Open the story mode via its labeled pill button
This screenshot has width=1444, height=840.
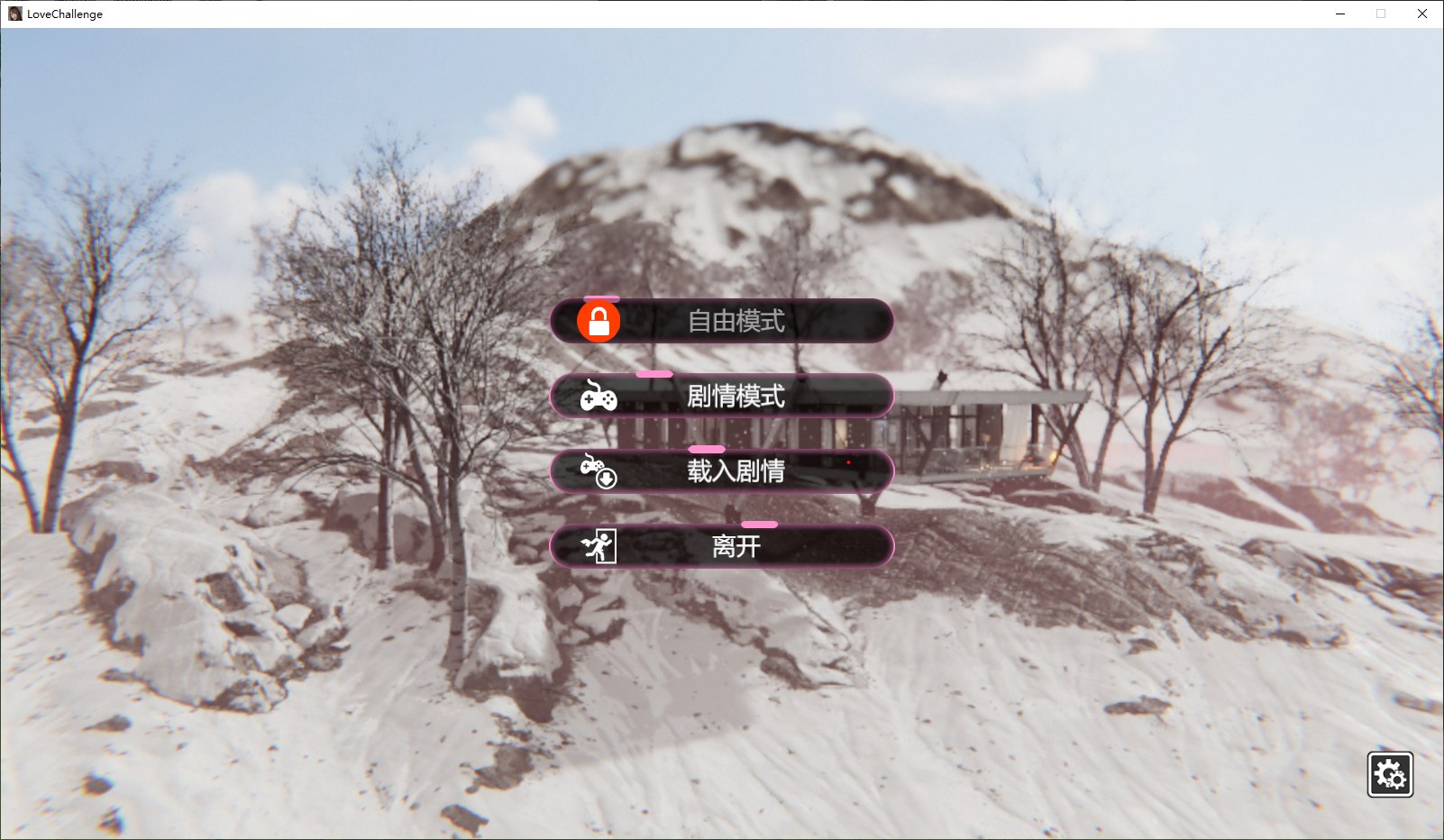[736, 397]
